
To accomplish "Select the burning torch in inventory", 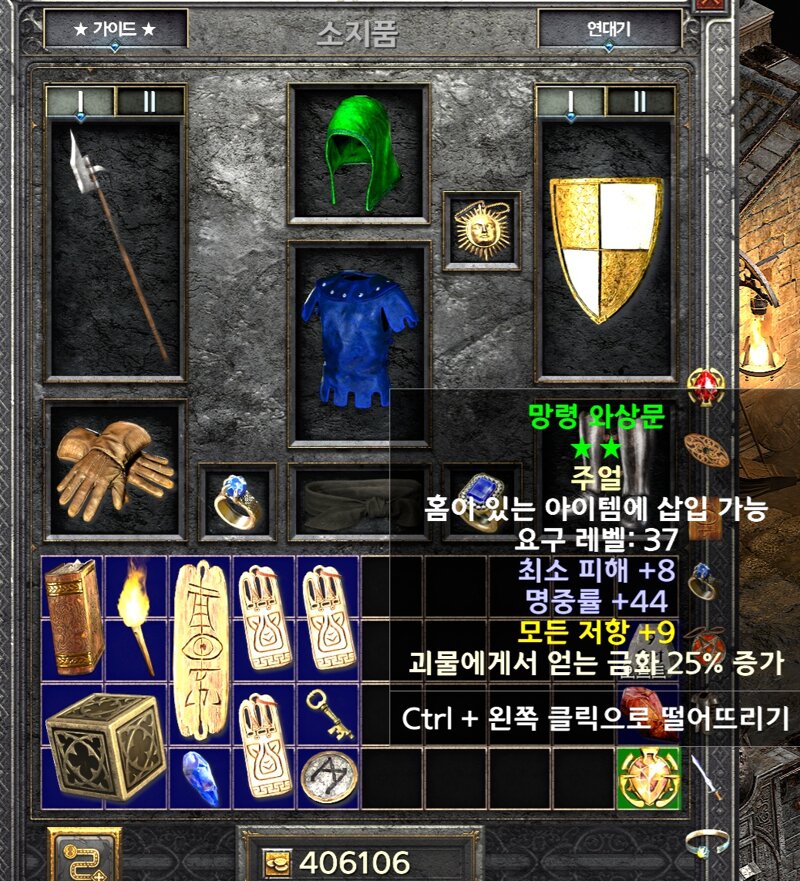I will pos(137,616).
